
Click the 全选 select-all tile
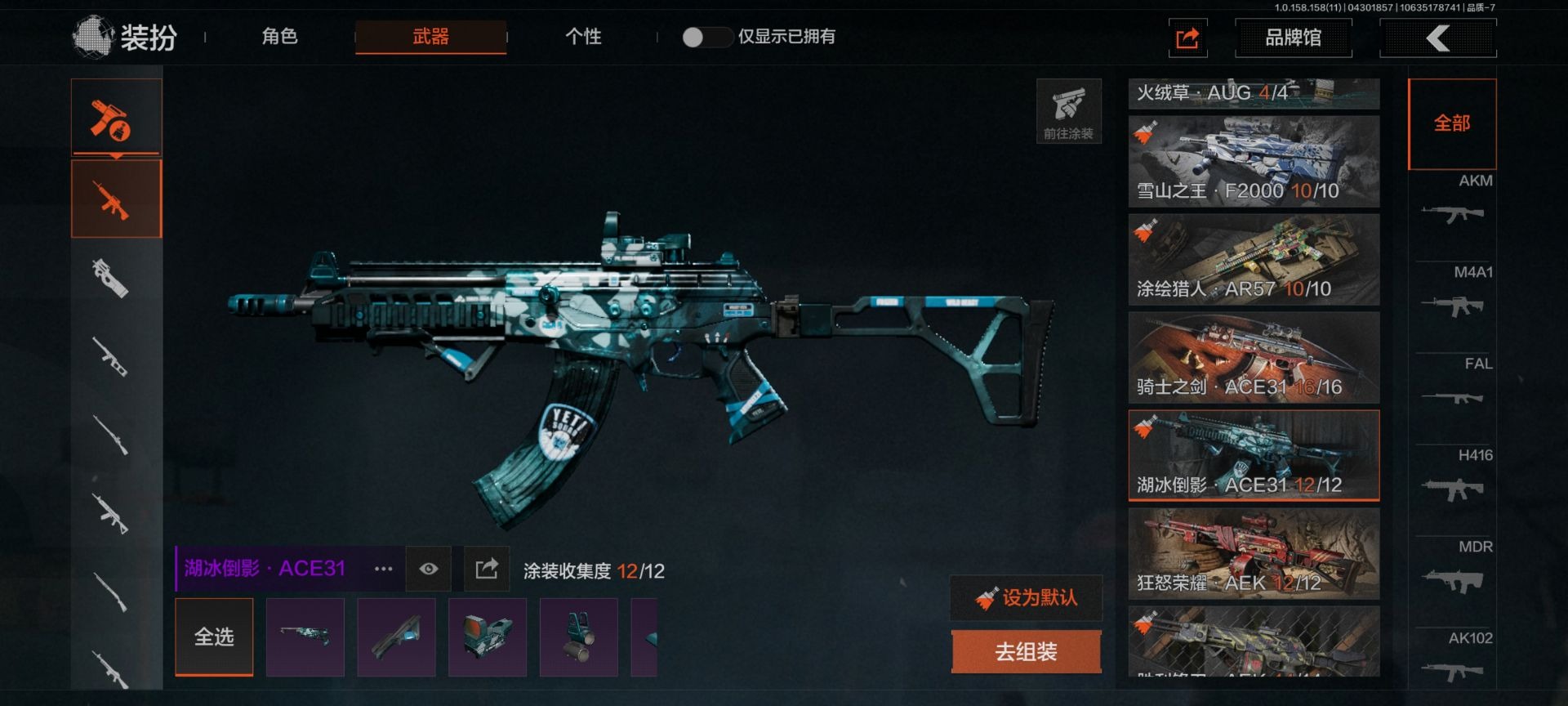click(214, 637)
